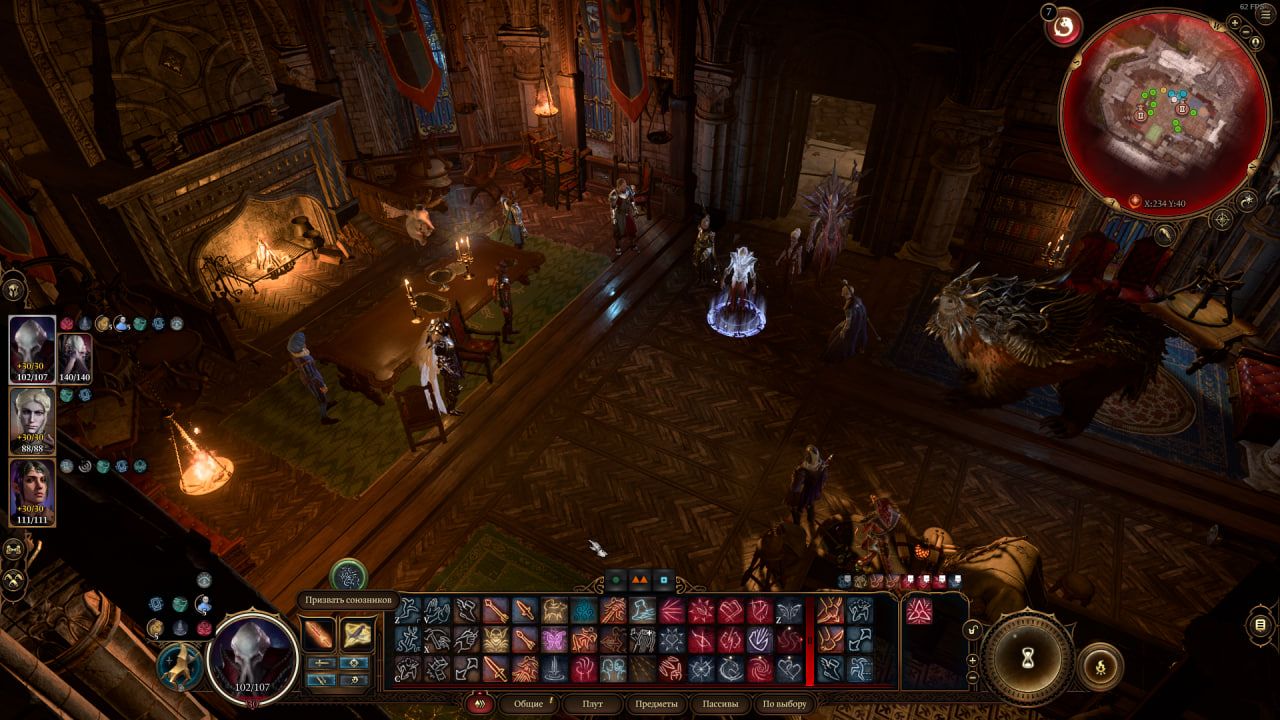Choose the blonde companion portrait
Viewport: 1280px width, 720px height.
click(x=32, y=420)
